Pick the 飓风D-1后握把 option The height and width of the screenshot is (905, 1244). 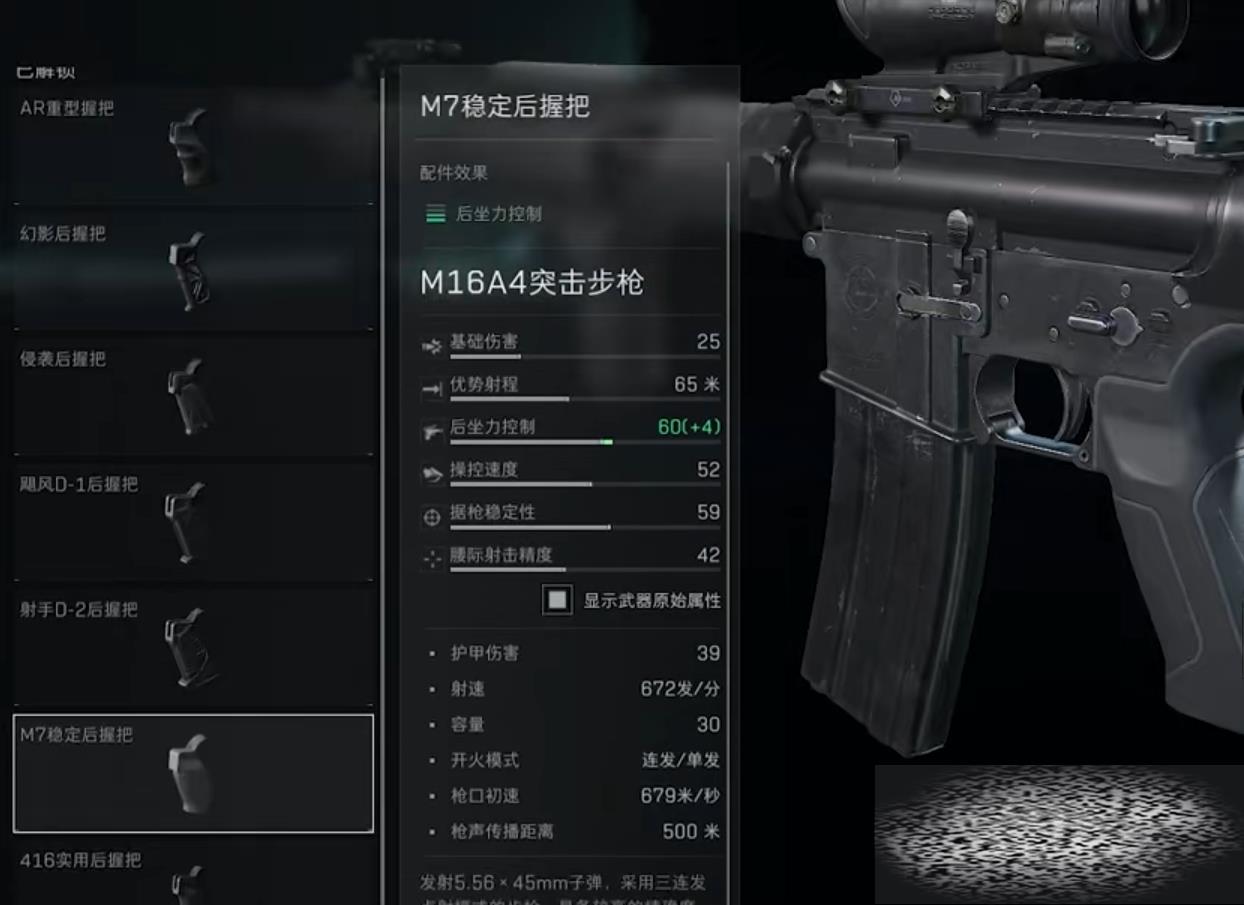pos(193,521)
